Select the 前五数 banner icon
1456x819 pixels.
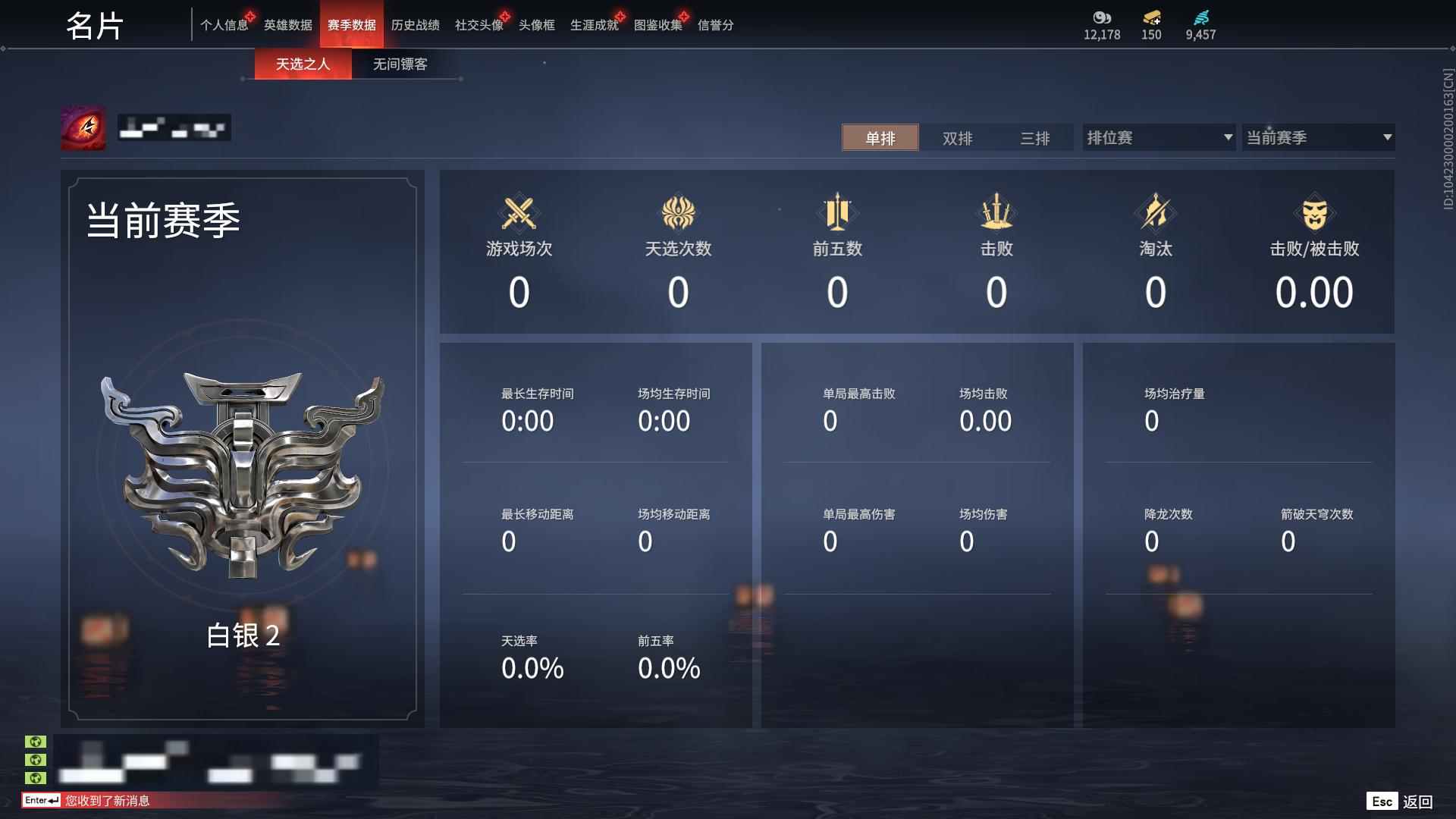pyautogui.click(x=838, y=213)
